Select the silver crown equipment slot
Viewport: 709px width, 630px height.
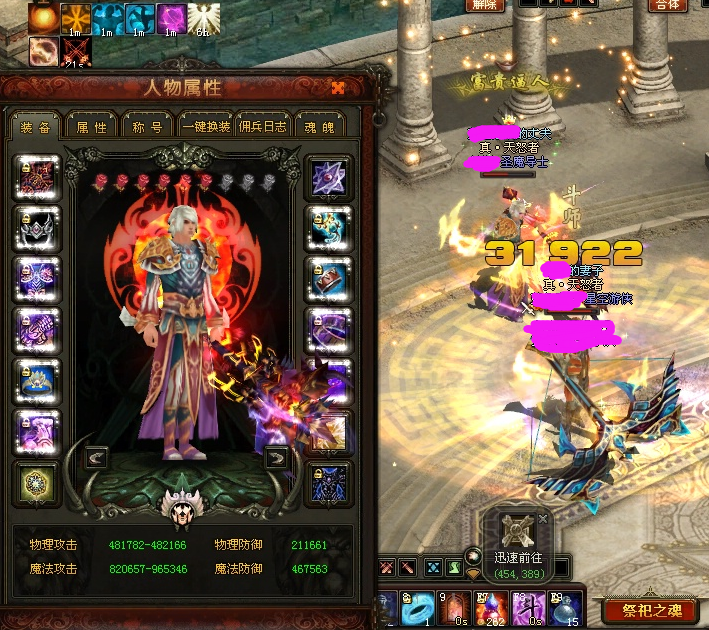[38, 227]
